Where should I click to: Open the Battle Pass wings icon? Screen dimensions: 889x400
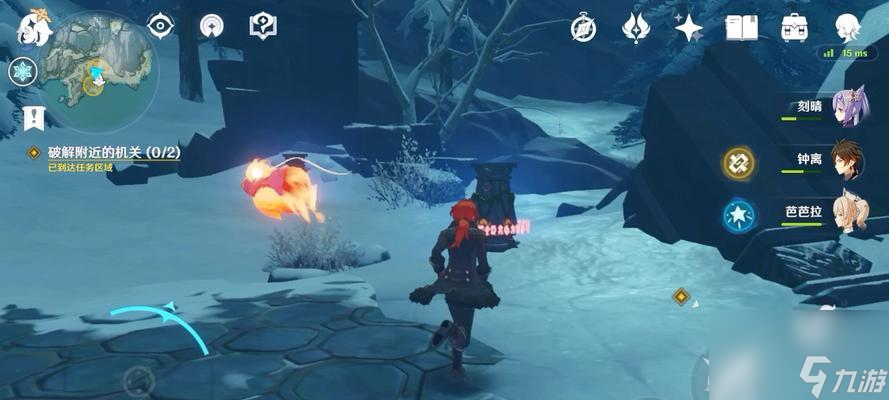click(x=636, y=28)
